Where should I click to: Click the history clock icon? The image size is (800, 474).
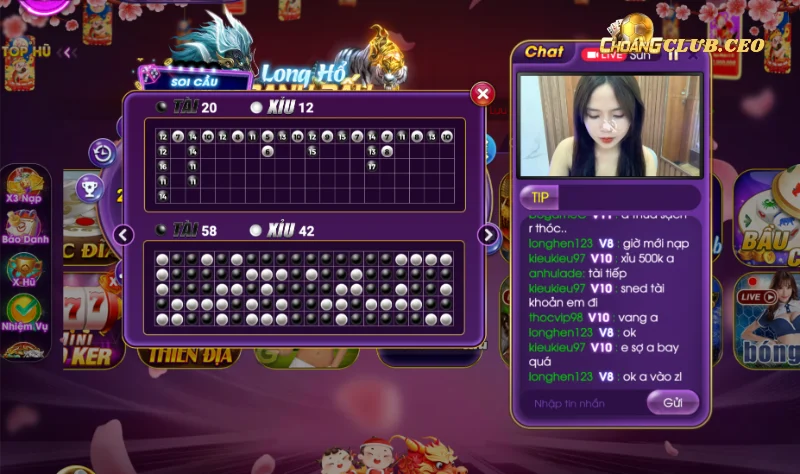tap(102, 153)
